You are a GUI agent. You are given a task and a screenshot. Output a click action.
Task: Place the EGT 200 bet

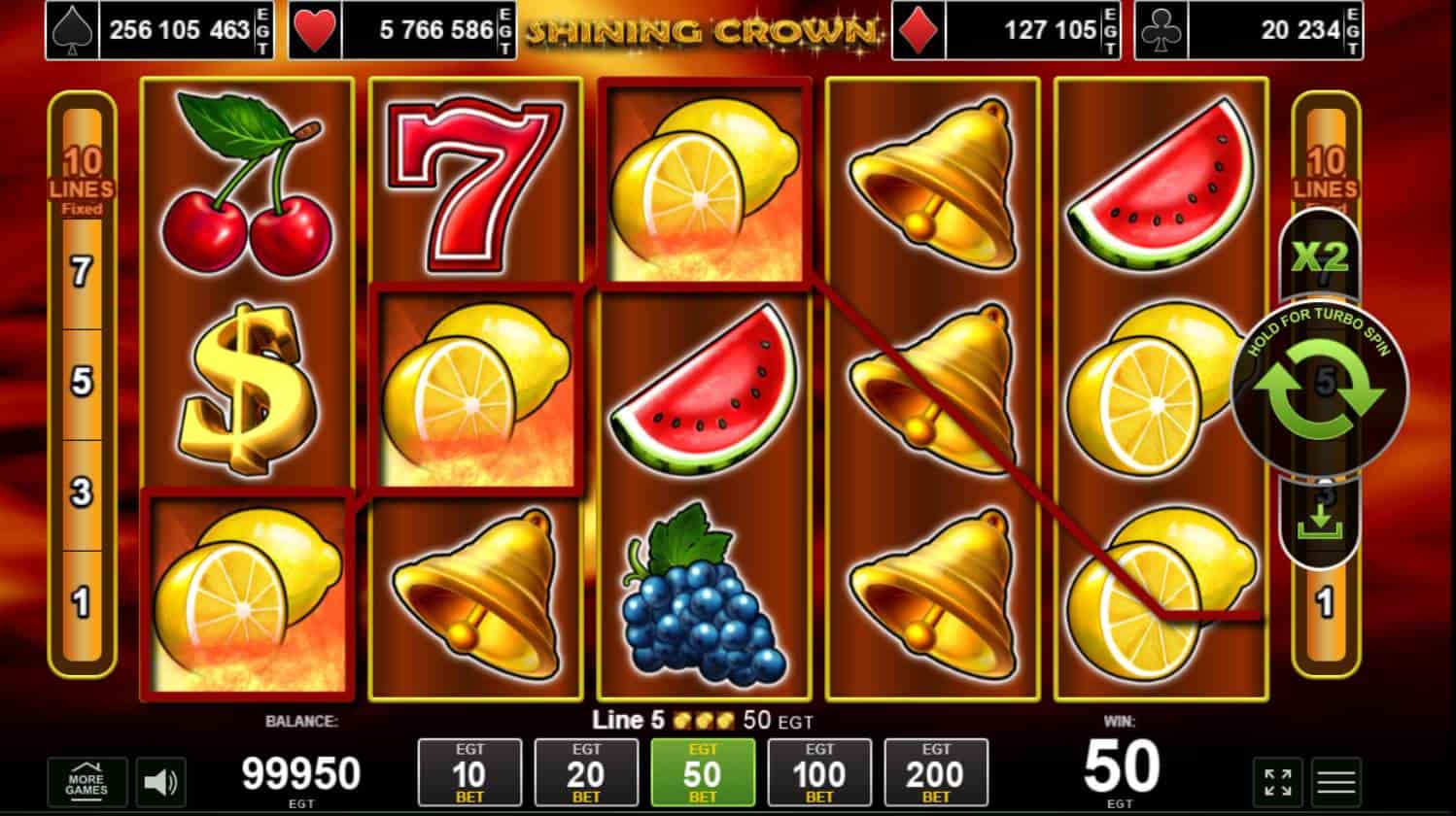pyautogui.click(x=935, y=772)
